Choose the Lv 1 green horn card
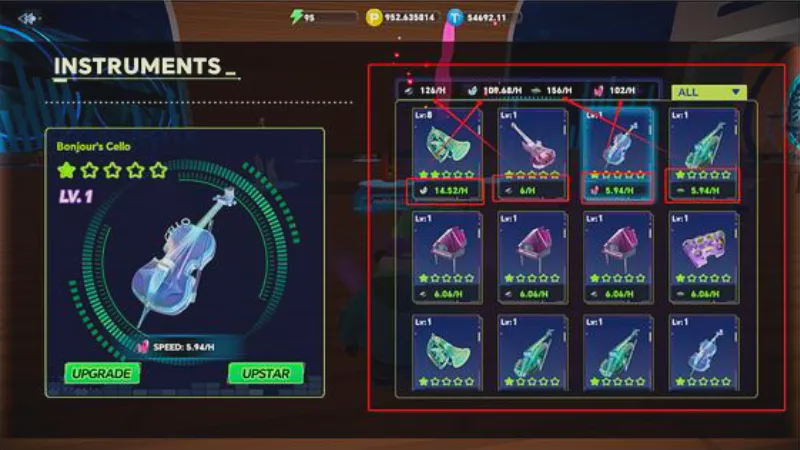800x450 pixels. 447,355
